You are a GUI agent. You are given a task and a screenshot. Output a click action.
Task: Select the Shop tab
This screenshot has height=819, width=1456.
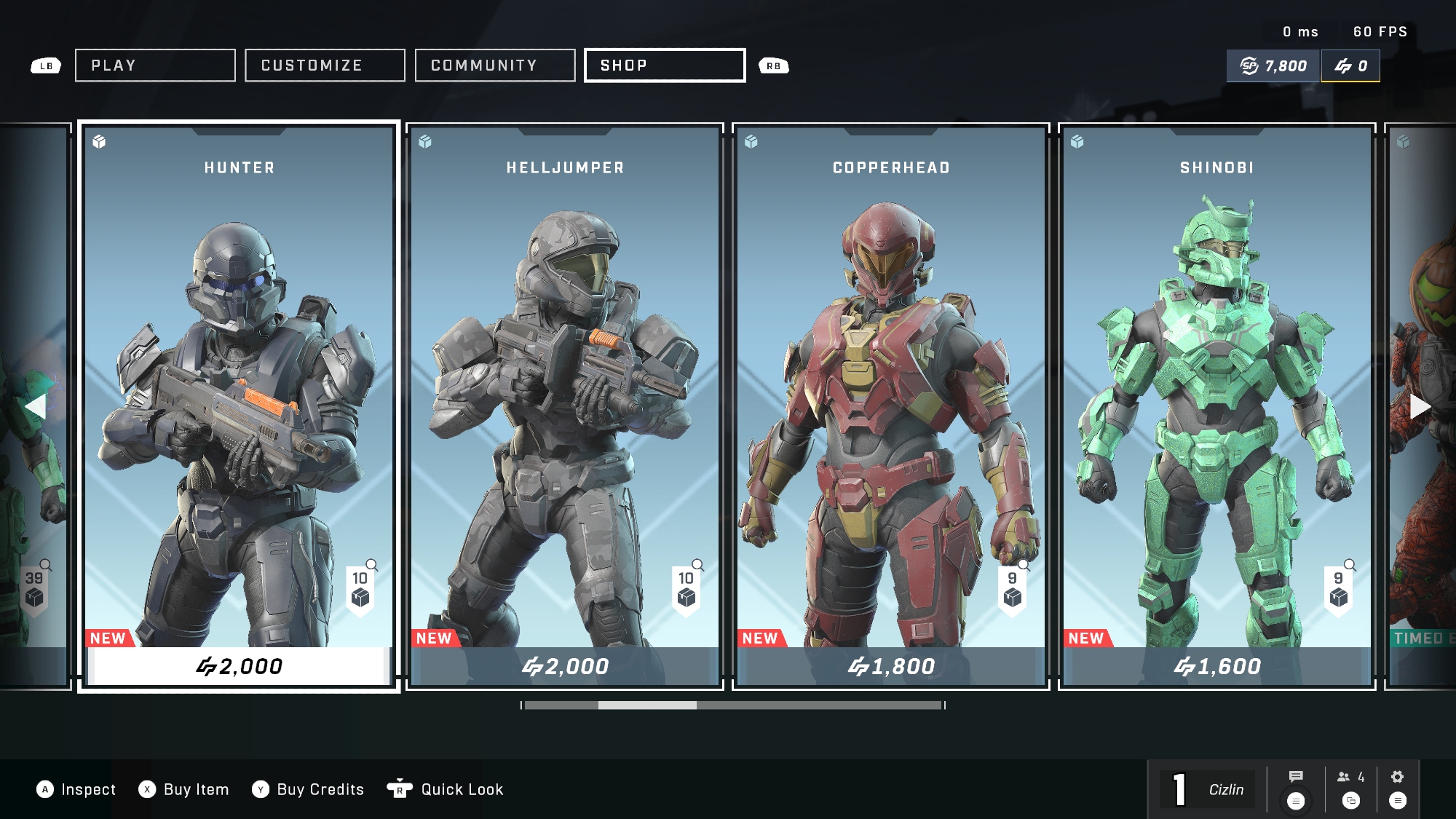click(x=665, y=66)
